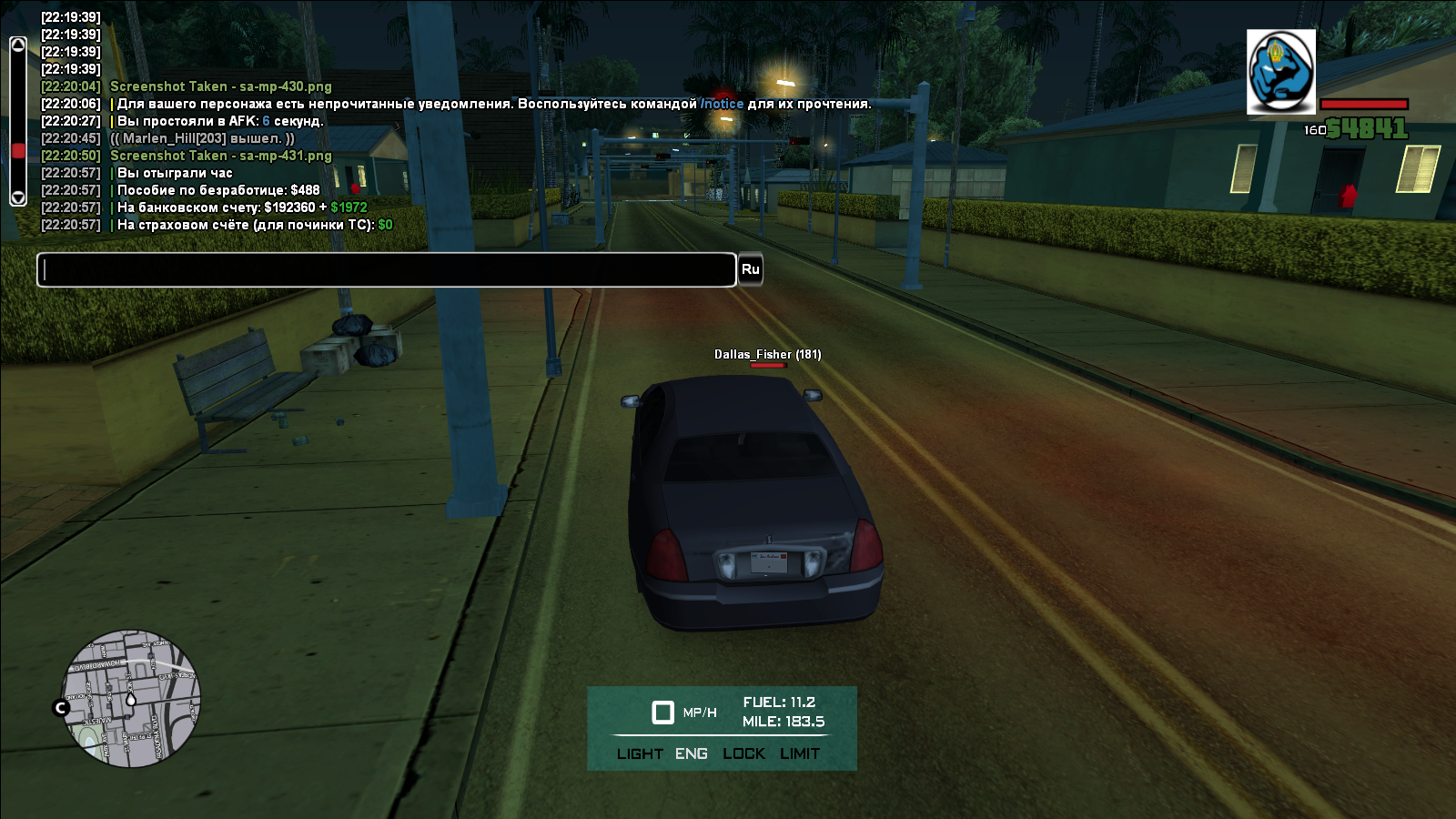Click the fist weapon icon
This screenshot has width=1456, height=819.
tap(1280, 72)
